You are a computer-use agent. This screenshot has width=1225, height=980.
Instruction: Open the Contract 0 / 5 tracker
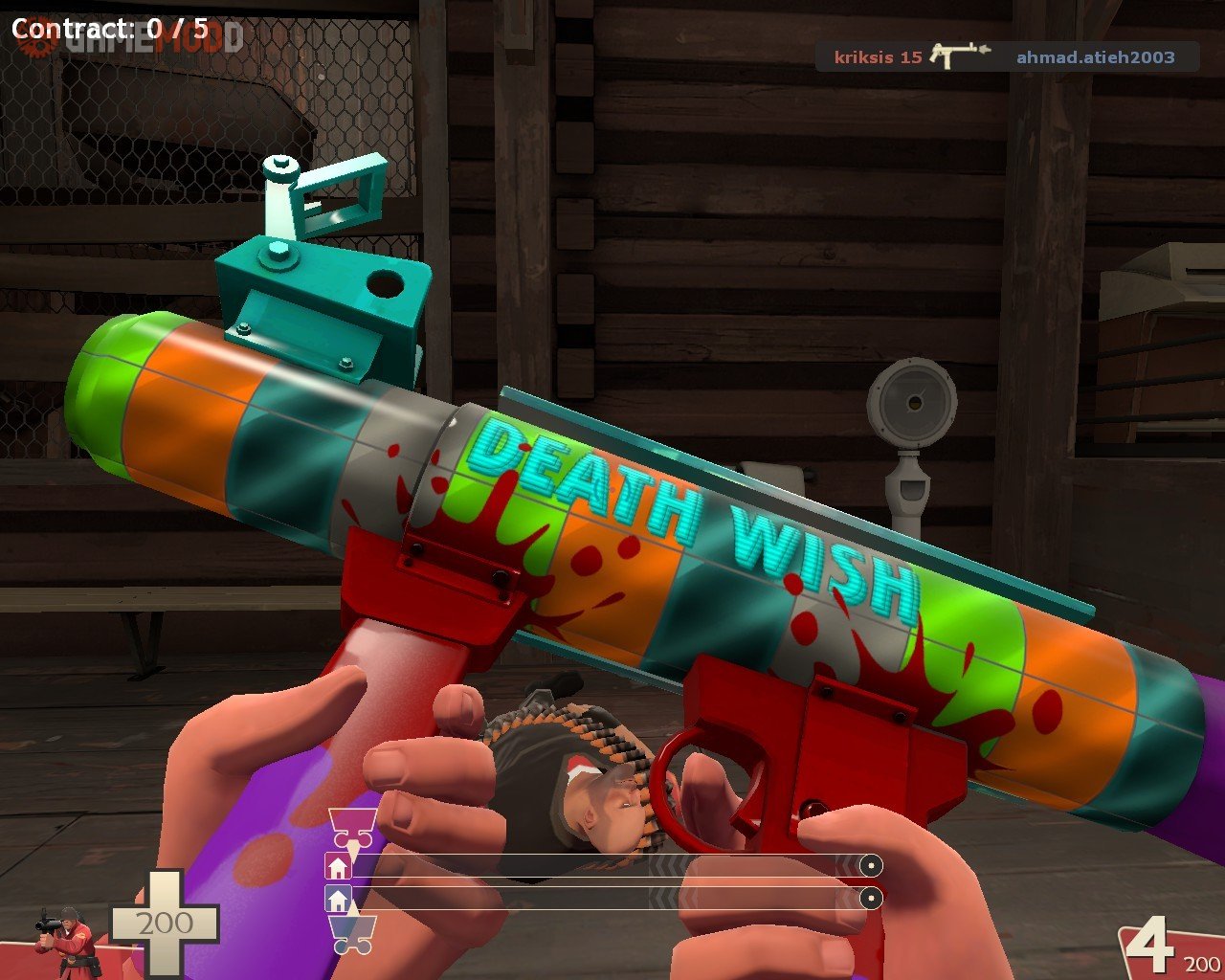(109, 28)
